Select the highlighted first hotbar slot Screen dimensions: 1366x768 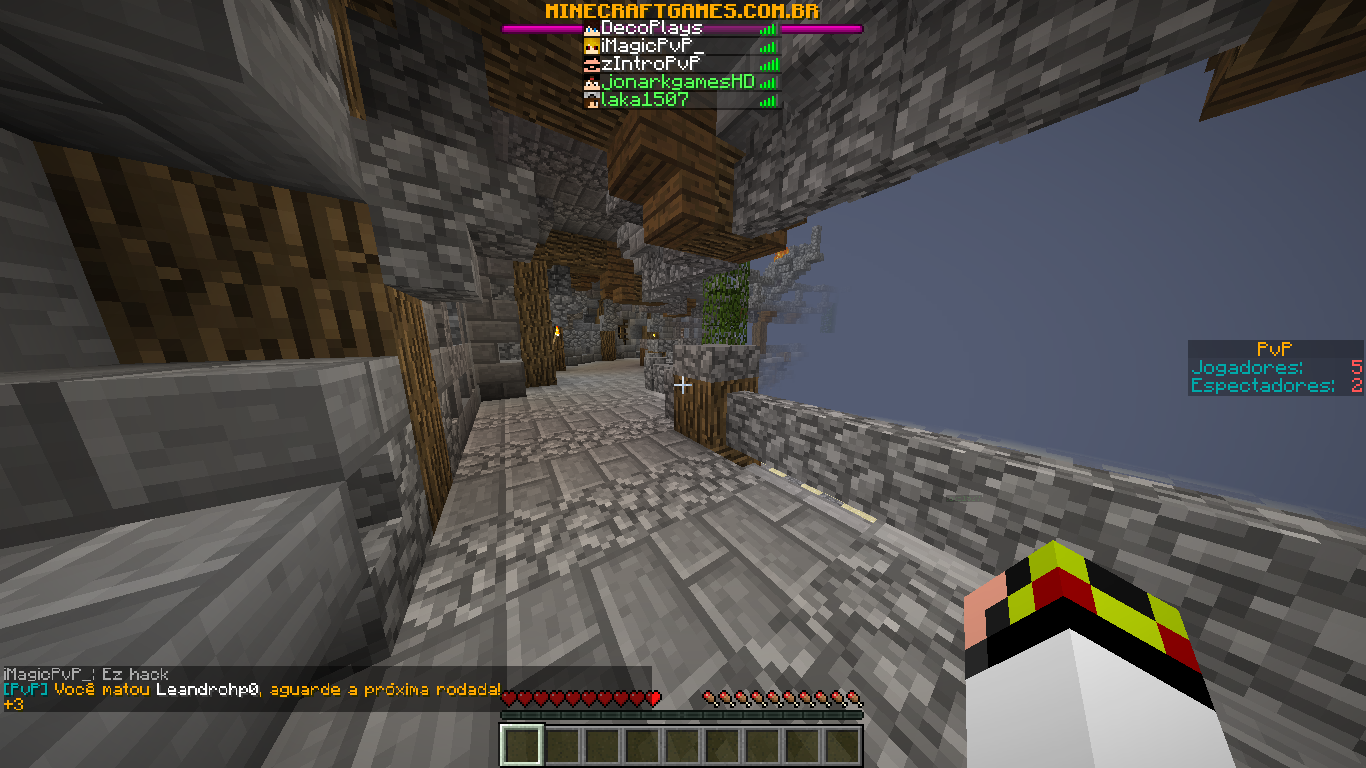522,745
